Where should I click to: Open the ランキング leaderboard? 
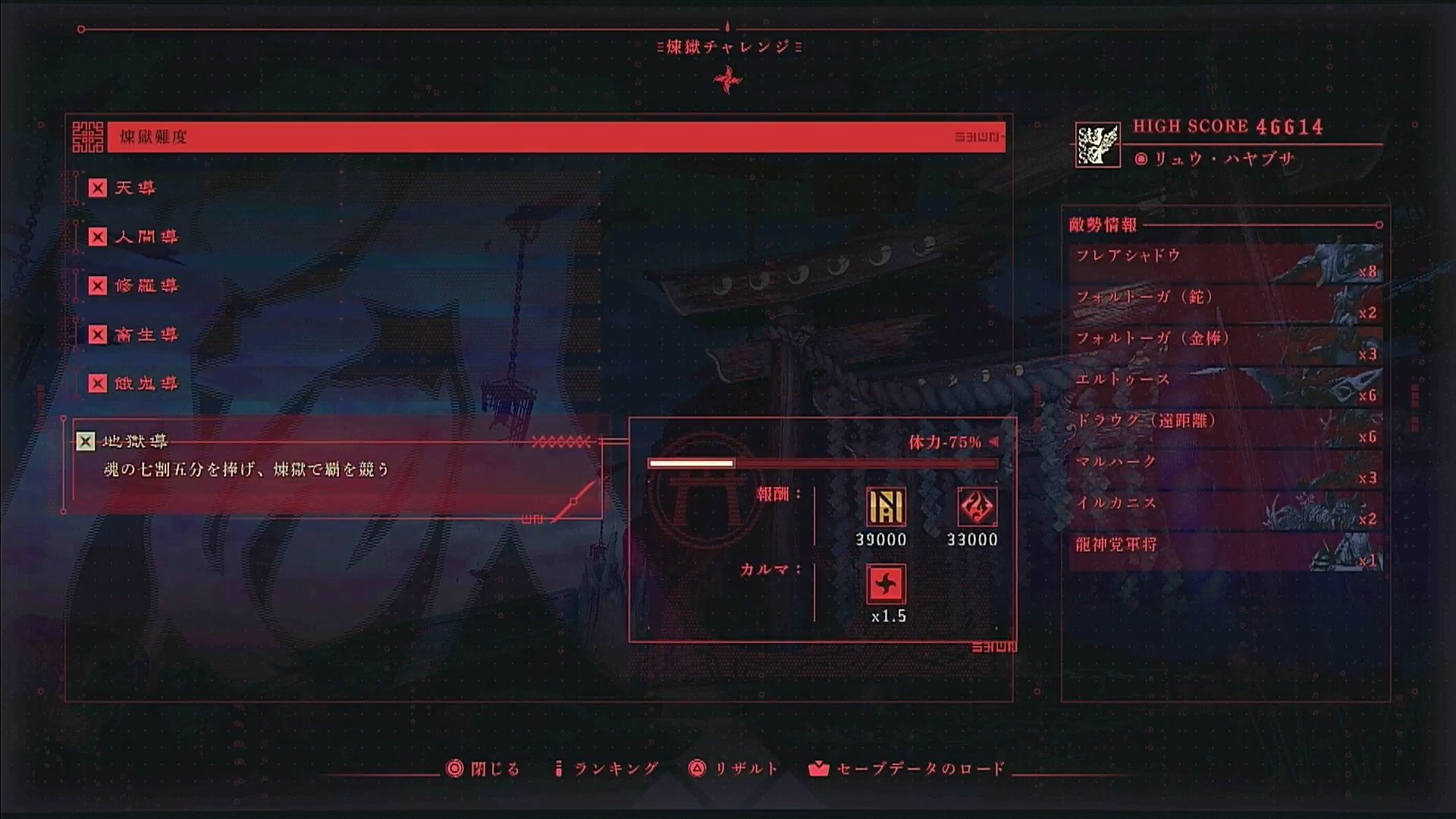tap(607, 769)
